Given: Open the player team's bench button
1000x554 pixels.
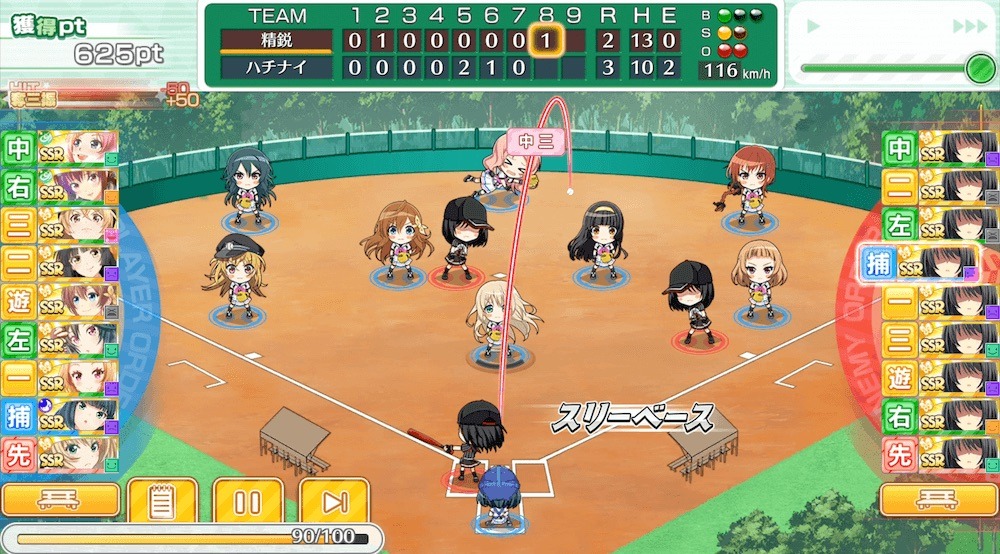Looking at the screenshot, I should coord(61,500).
